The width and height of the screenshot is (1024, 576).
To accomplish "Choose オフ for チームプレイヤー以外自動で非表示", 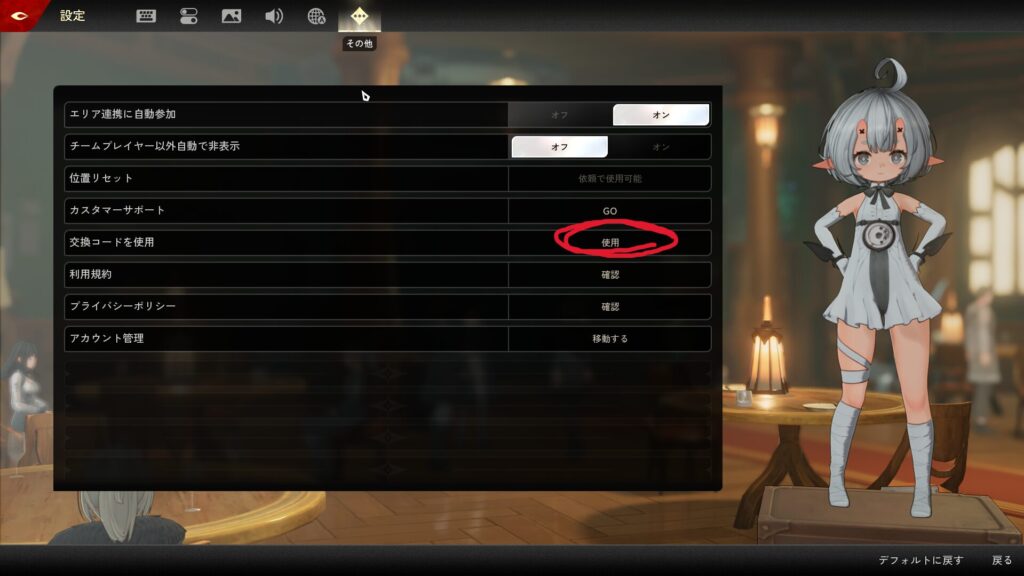I will [560, 147].
